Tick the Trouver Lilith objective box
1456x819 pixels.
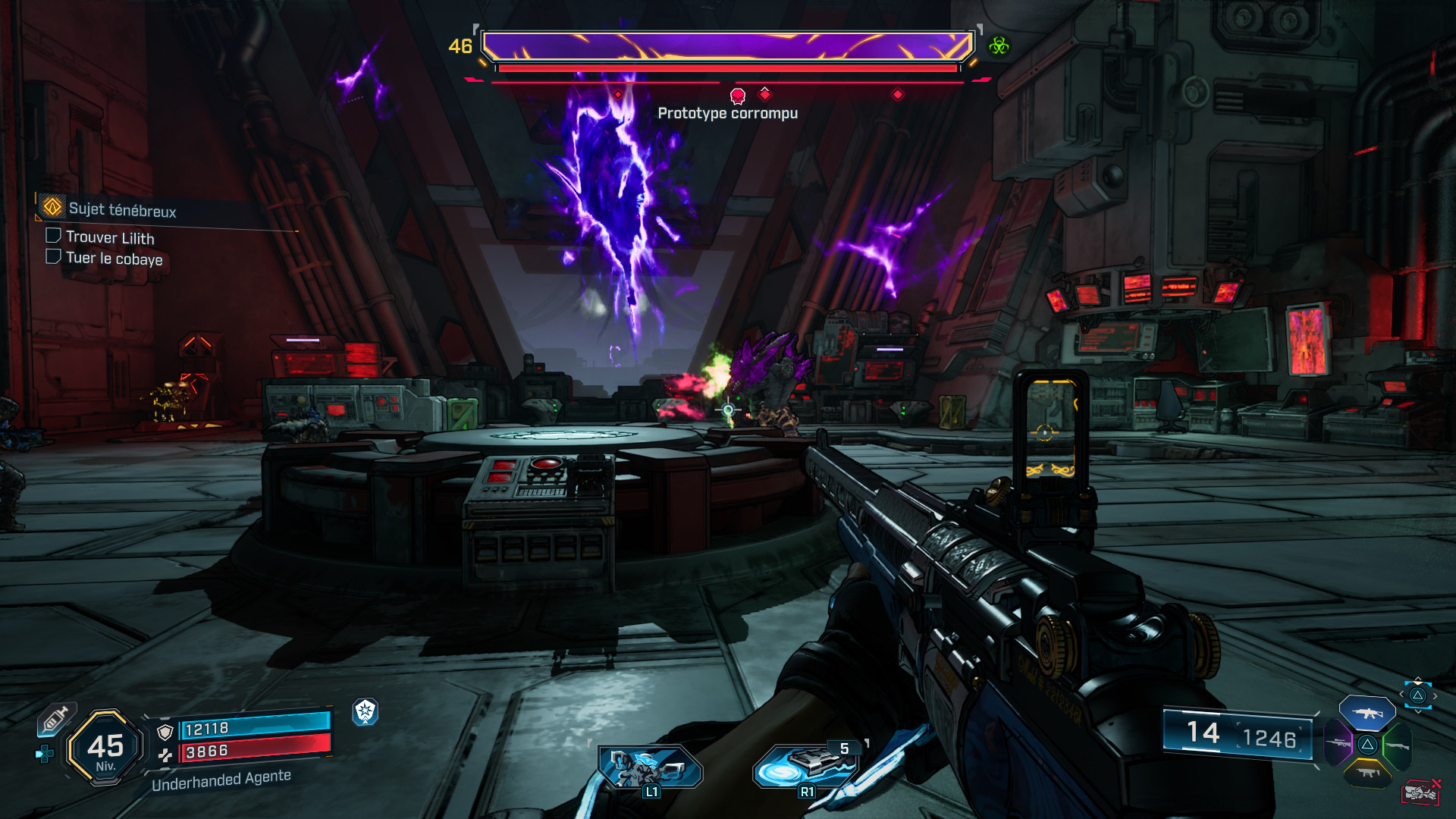click(53, 236)
